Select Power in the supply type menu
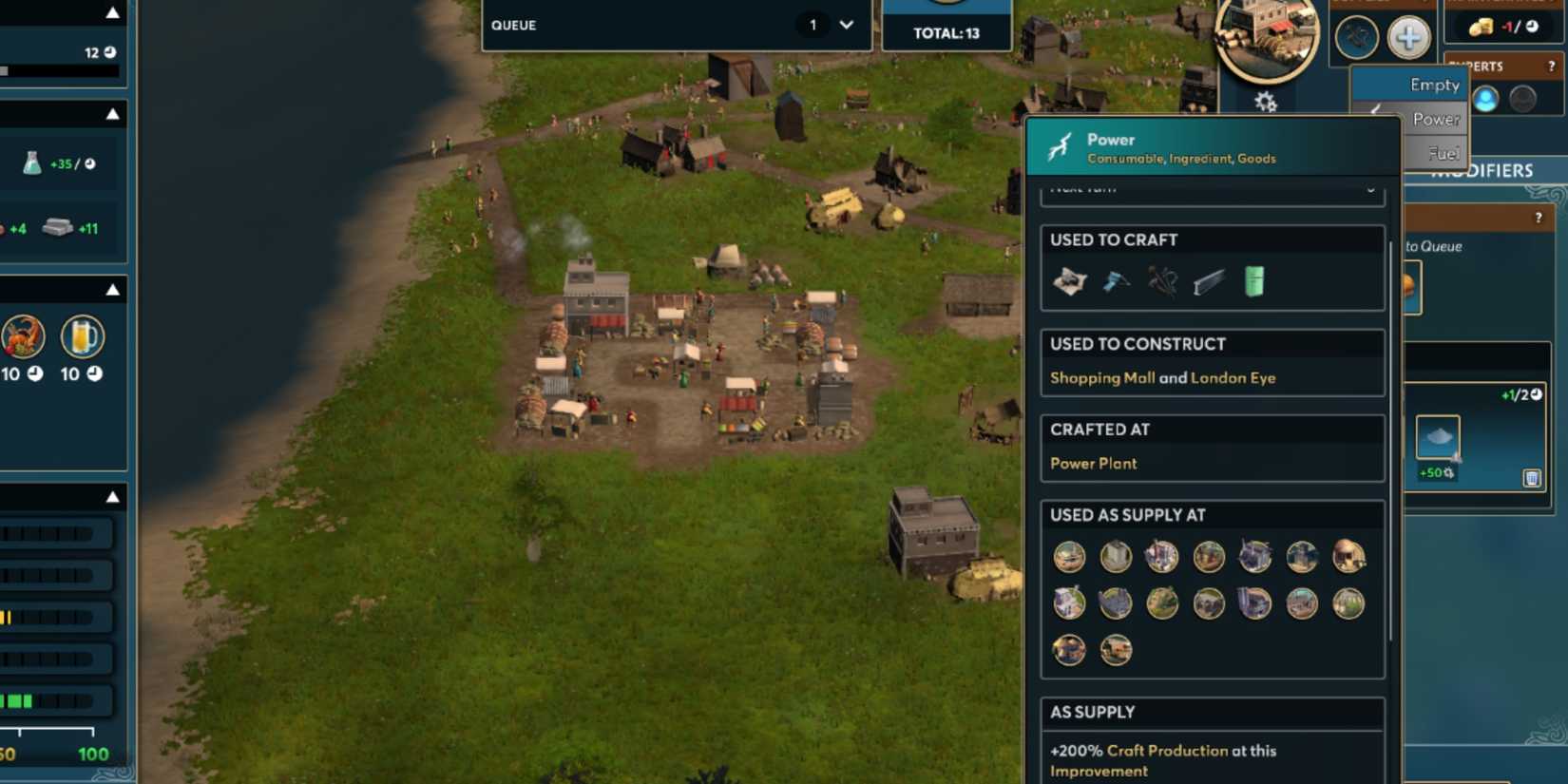The image size is (1568, 784). pos(1437,120)
